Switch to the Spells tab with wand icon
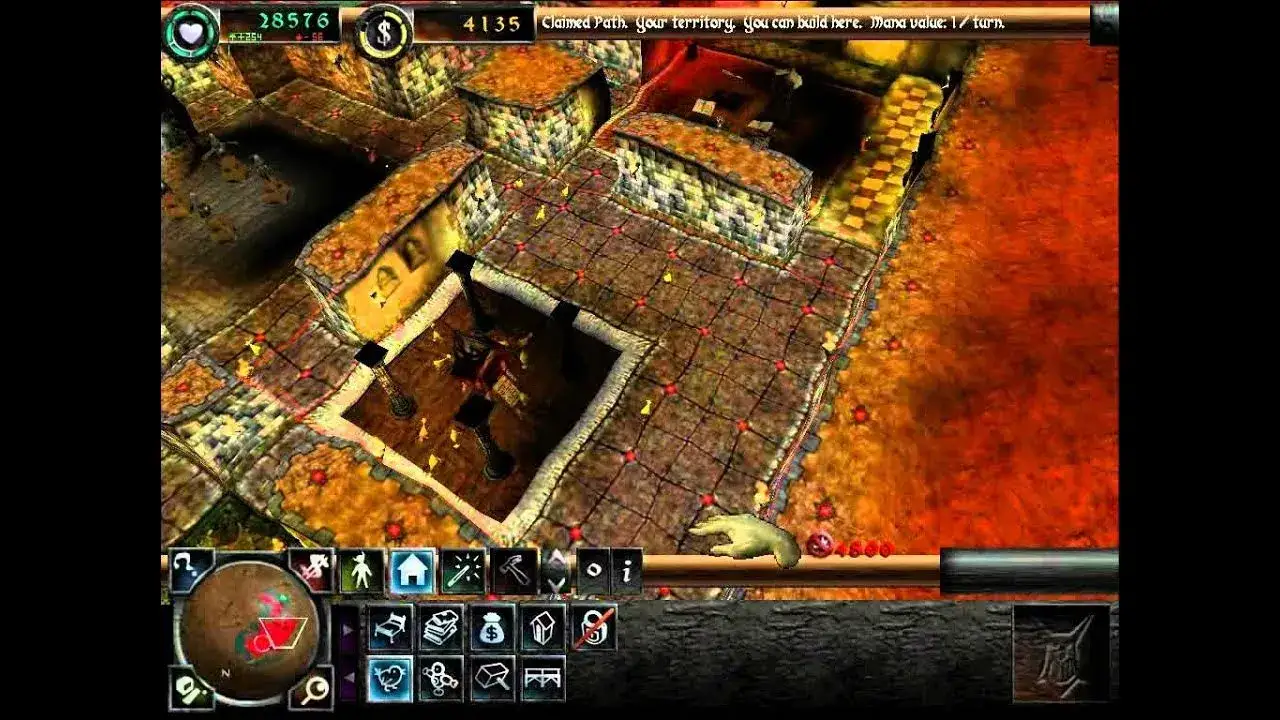Image resolution: width=1280 pixels, height=720 pixels. coord(463,571)
